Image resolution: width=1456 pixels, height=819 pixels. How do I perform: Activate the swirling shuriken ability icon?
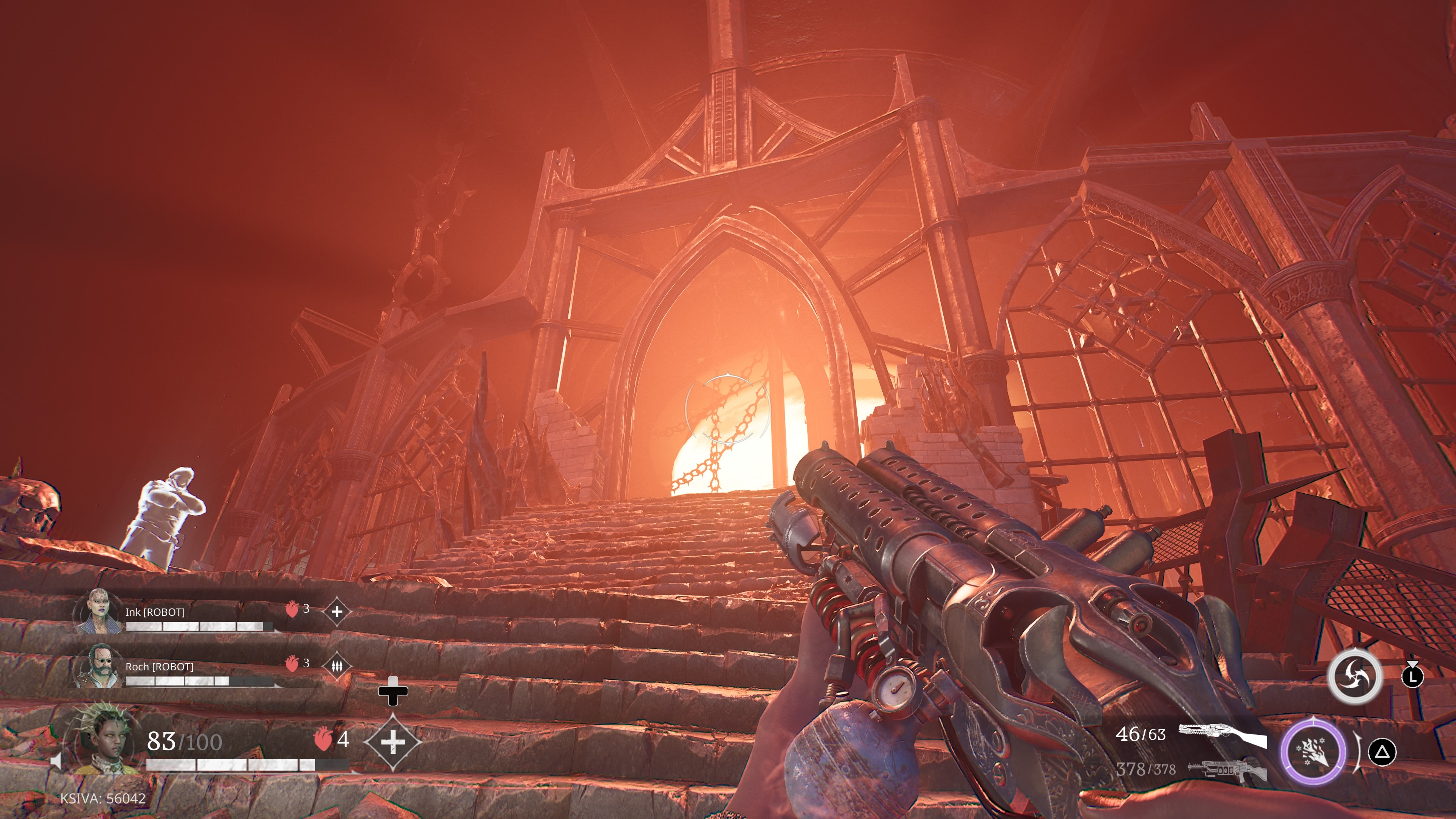(1354, 676)
